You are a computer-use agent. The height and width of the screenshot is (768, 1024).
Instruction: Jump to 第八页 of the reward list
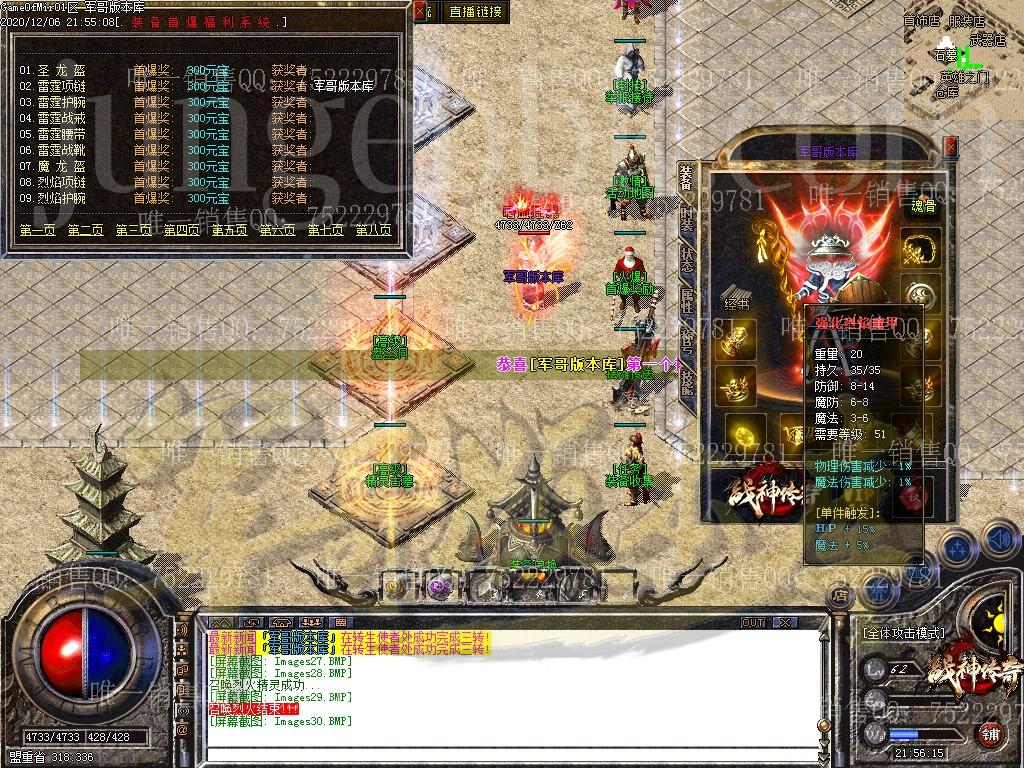coord(373,231)
